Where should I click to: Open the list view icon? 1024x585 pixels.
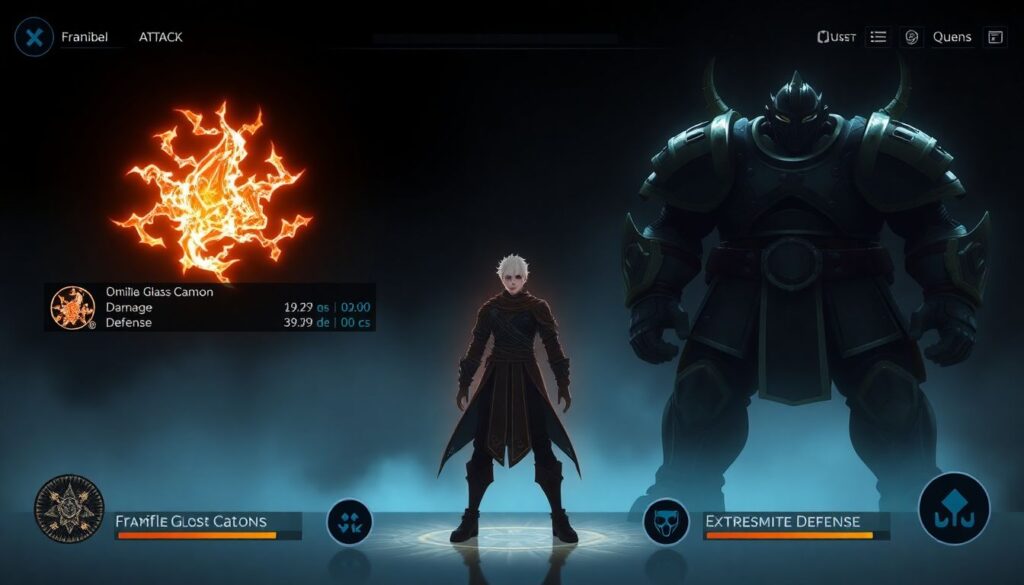[879, 37]
